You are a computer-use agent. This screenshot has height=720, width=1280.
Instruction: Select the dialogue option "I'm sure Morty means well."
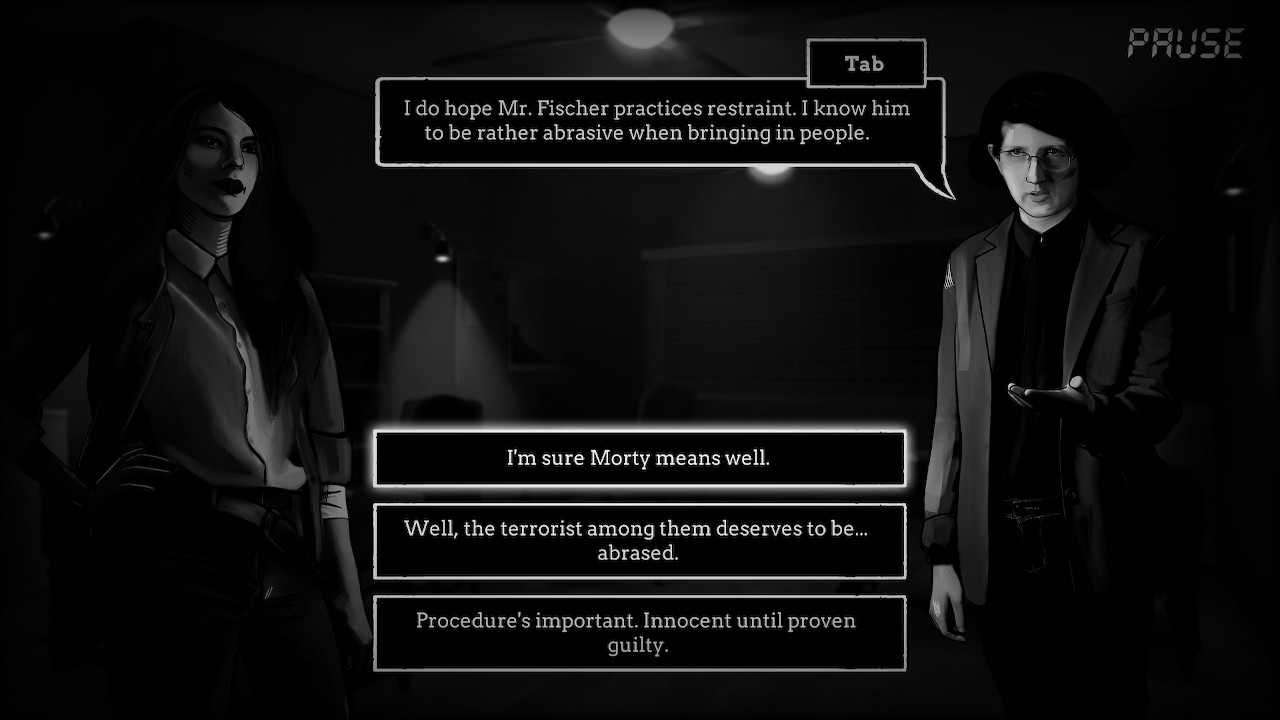639,458
